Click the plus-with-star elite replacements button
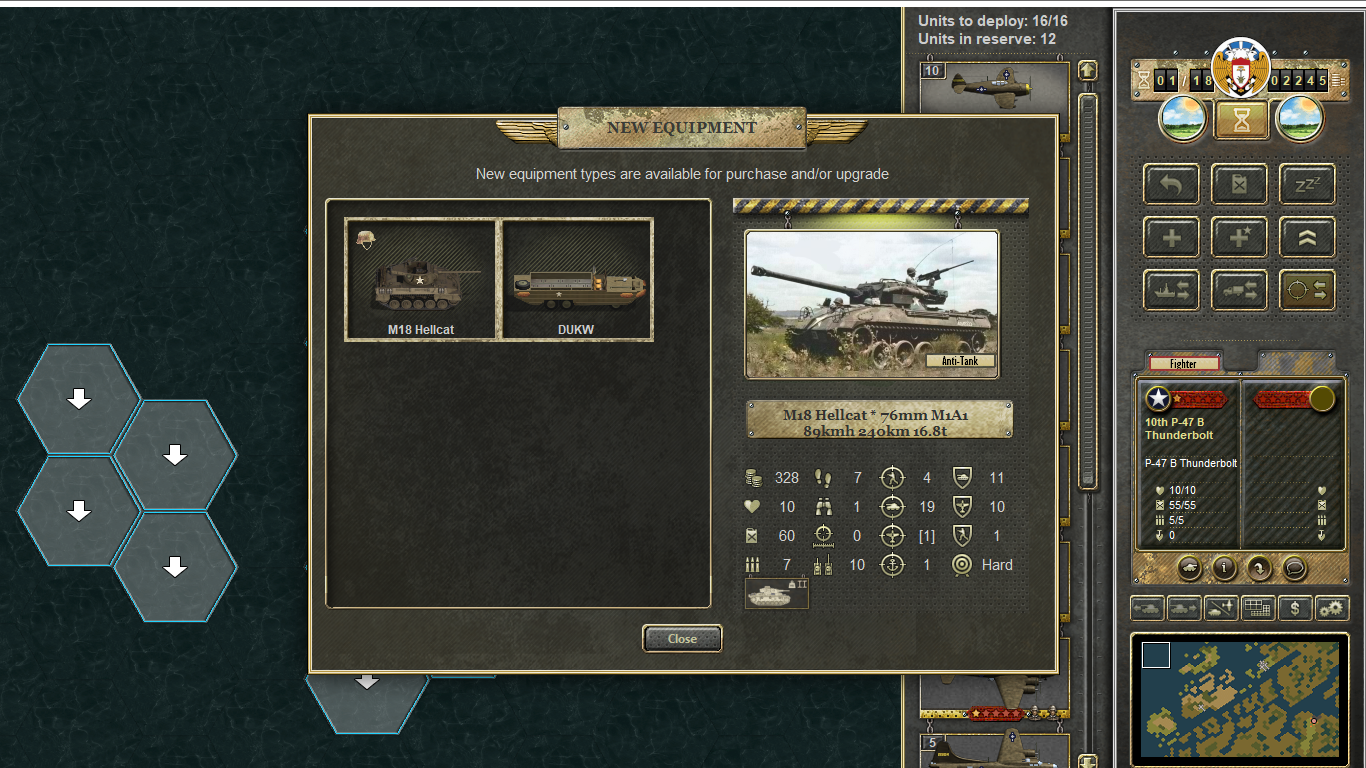The height and width of the screenshot is (768, 1366). tap(1240, 238)
